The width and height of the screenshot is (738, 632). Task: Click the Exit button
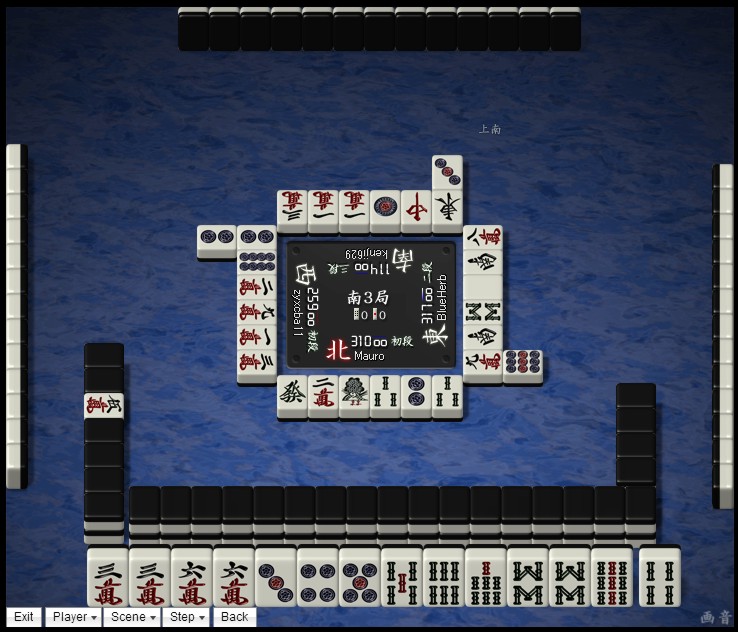click(x=24, y=617)
